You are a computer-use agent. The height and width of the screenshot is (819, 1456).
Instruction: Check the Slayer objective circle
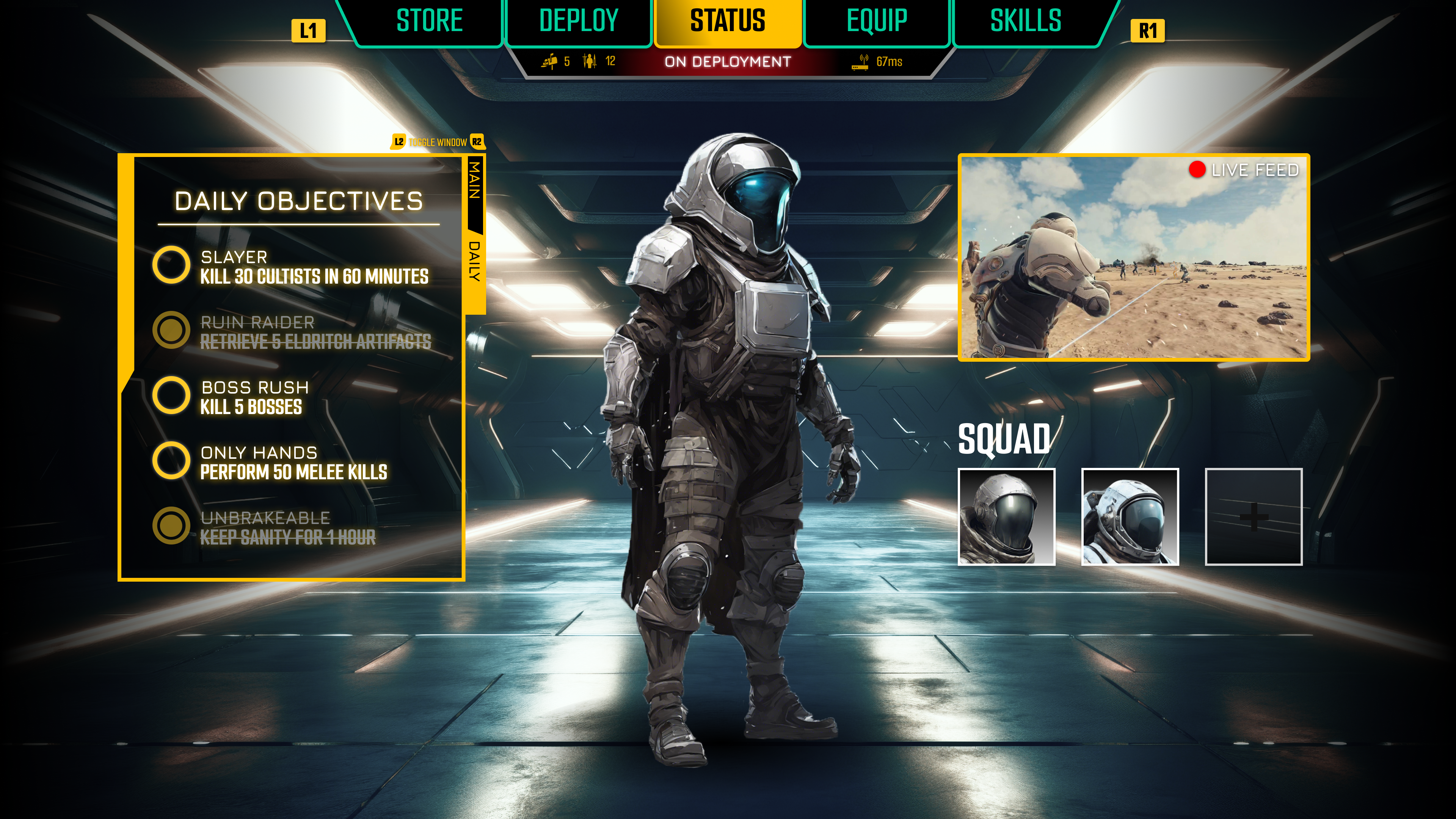[x=171, y=265]
